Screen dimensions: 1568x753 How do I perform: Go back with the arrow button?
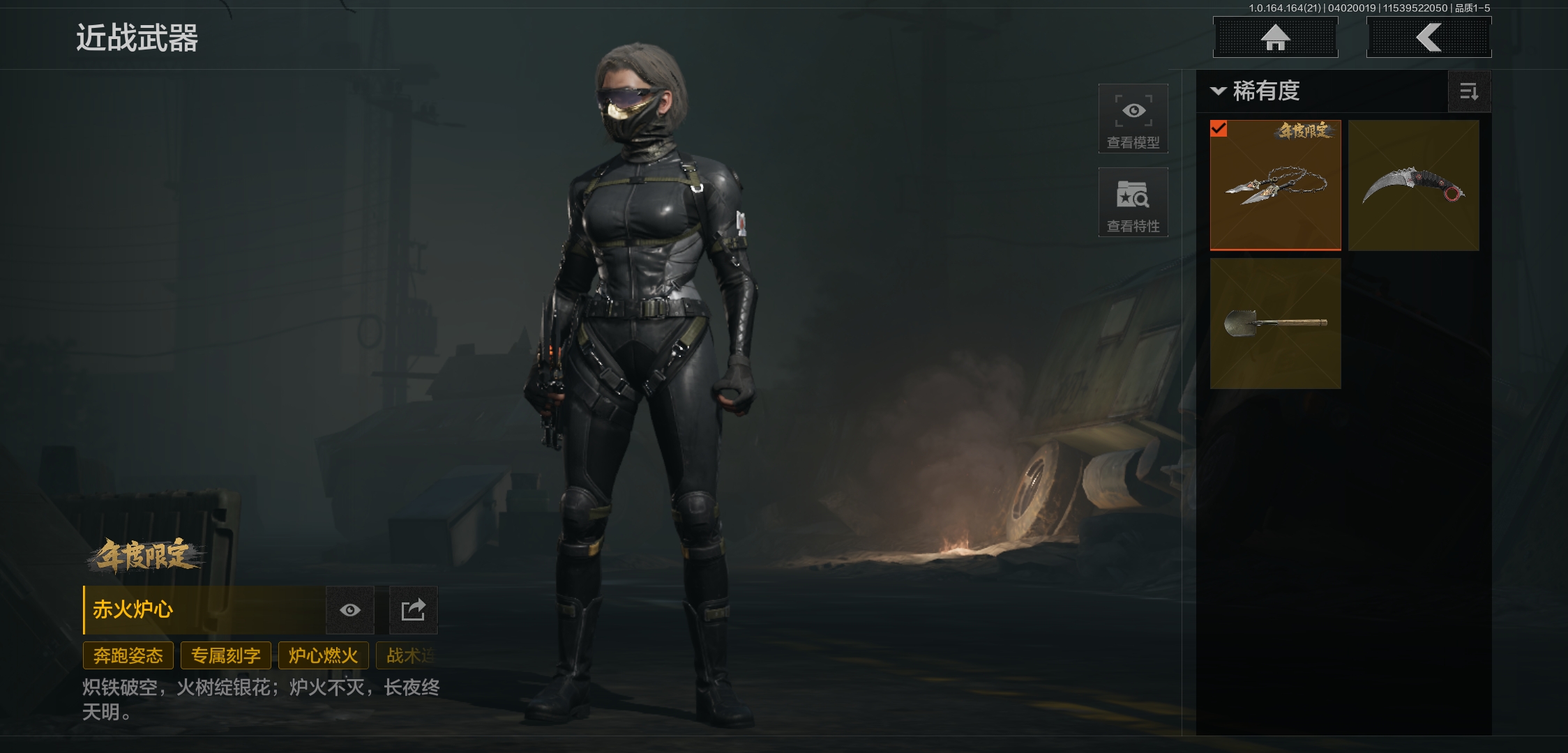(1428, 37)
